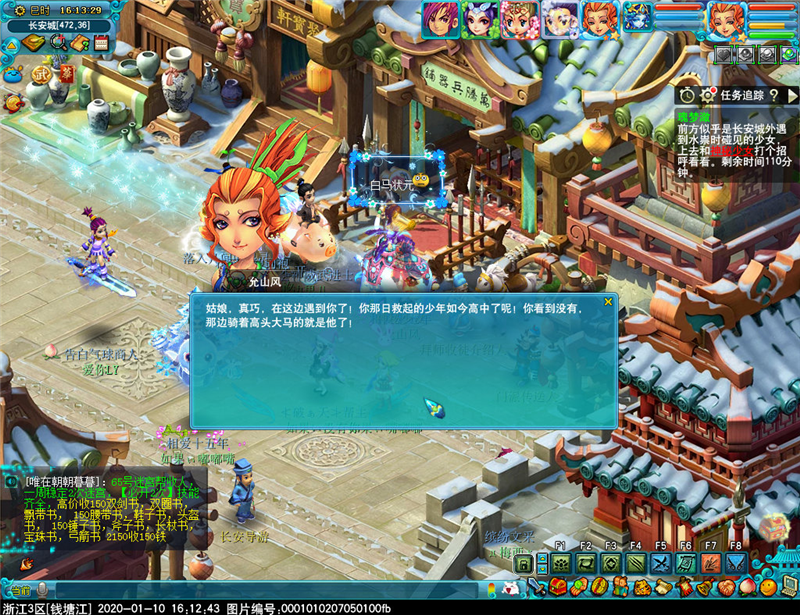Open the magnifying glass search icon
800x615 pixels.
coord(58,42)
